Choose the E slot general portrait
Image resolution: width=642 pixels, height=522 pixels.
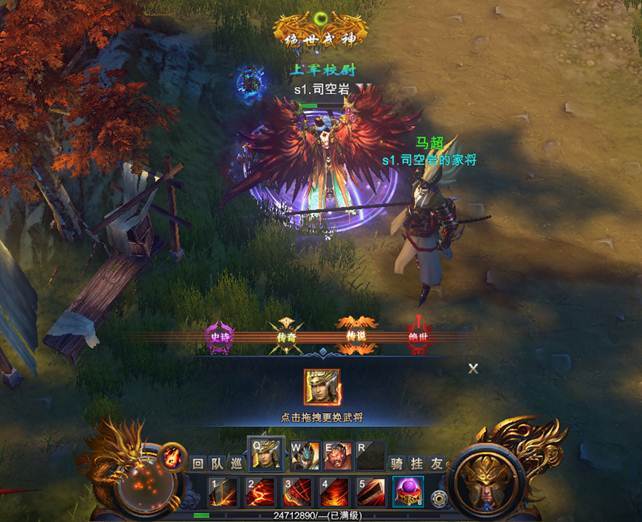(337, 456)
